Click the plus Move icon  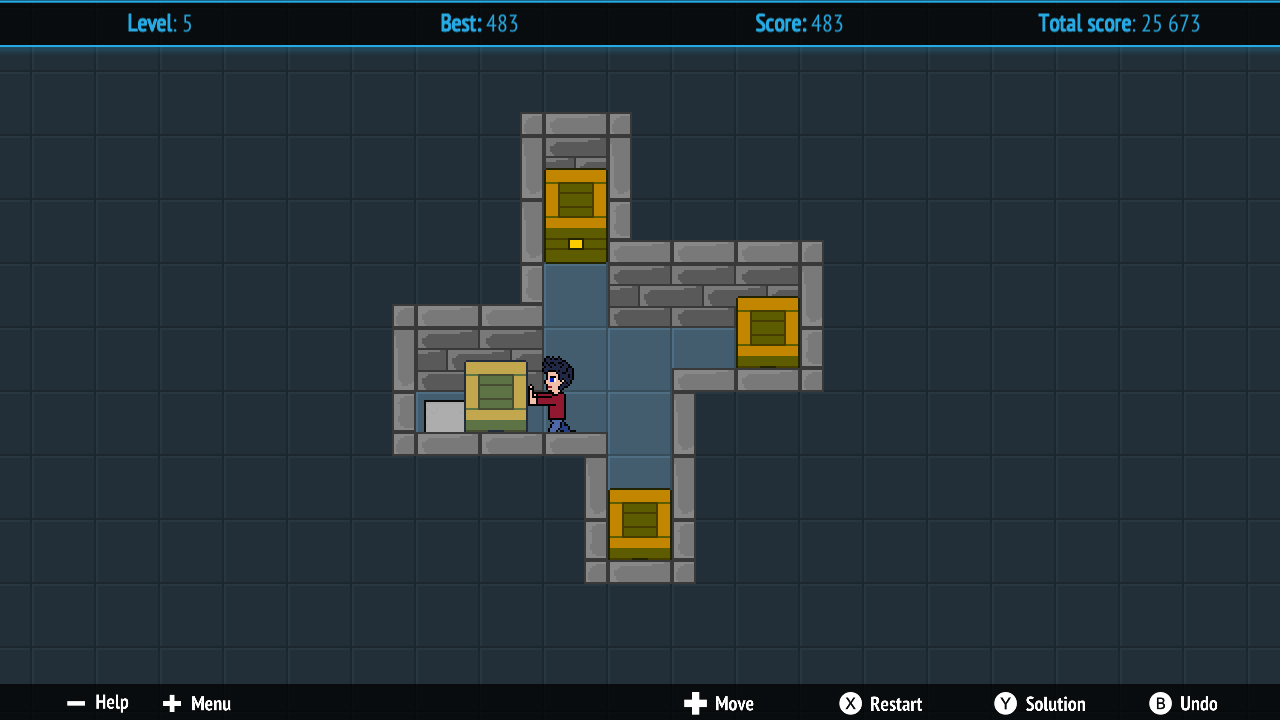[692, 703]
